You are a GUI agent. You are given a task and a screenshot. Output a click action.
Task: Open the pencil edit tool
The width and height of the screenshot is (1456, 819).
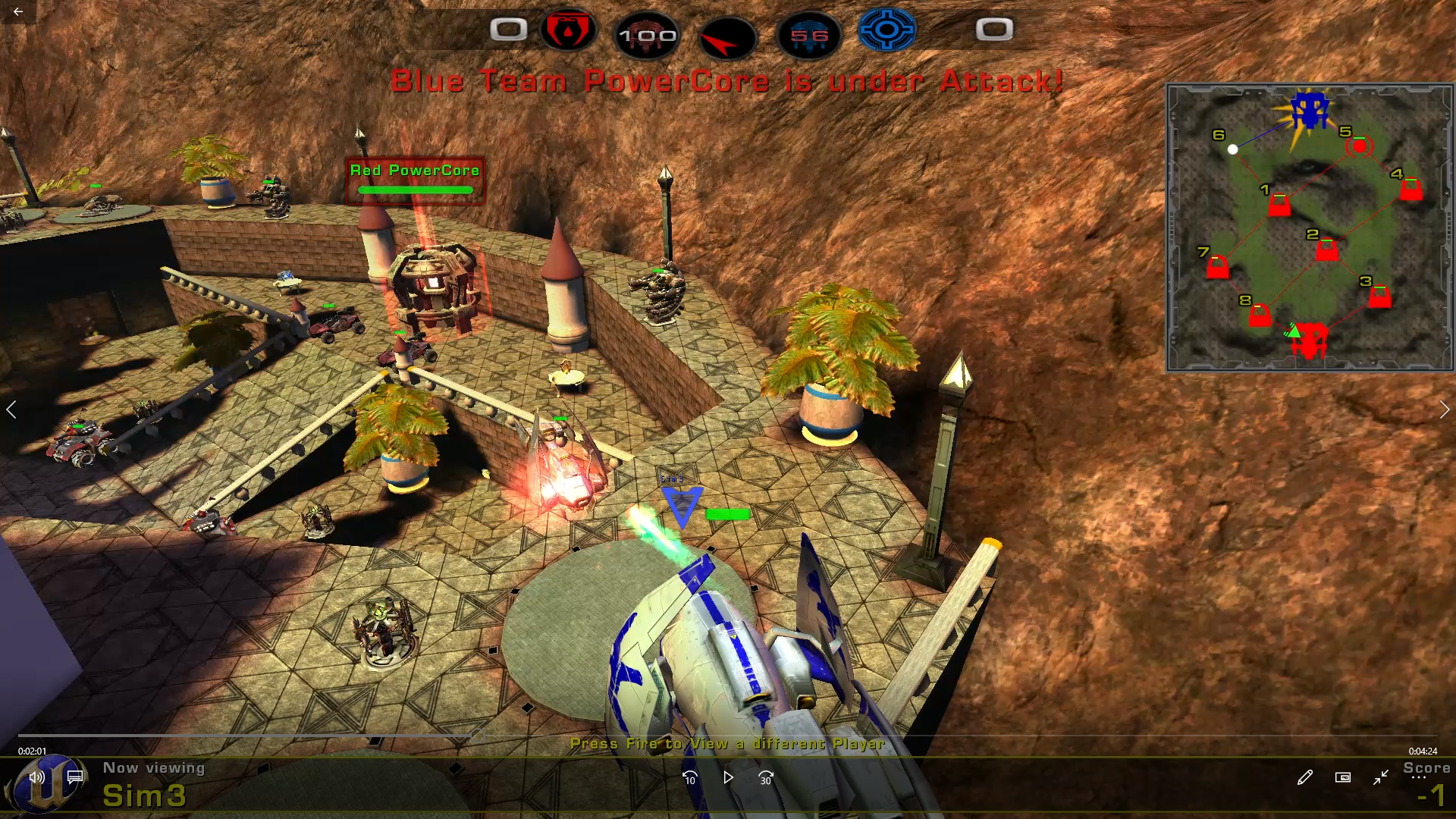(x=1304, y=777)
